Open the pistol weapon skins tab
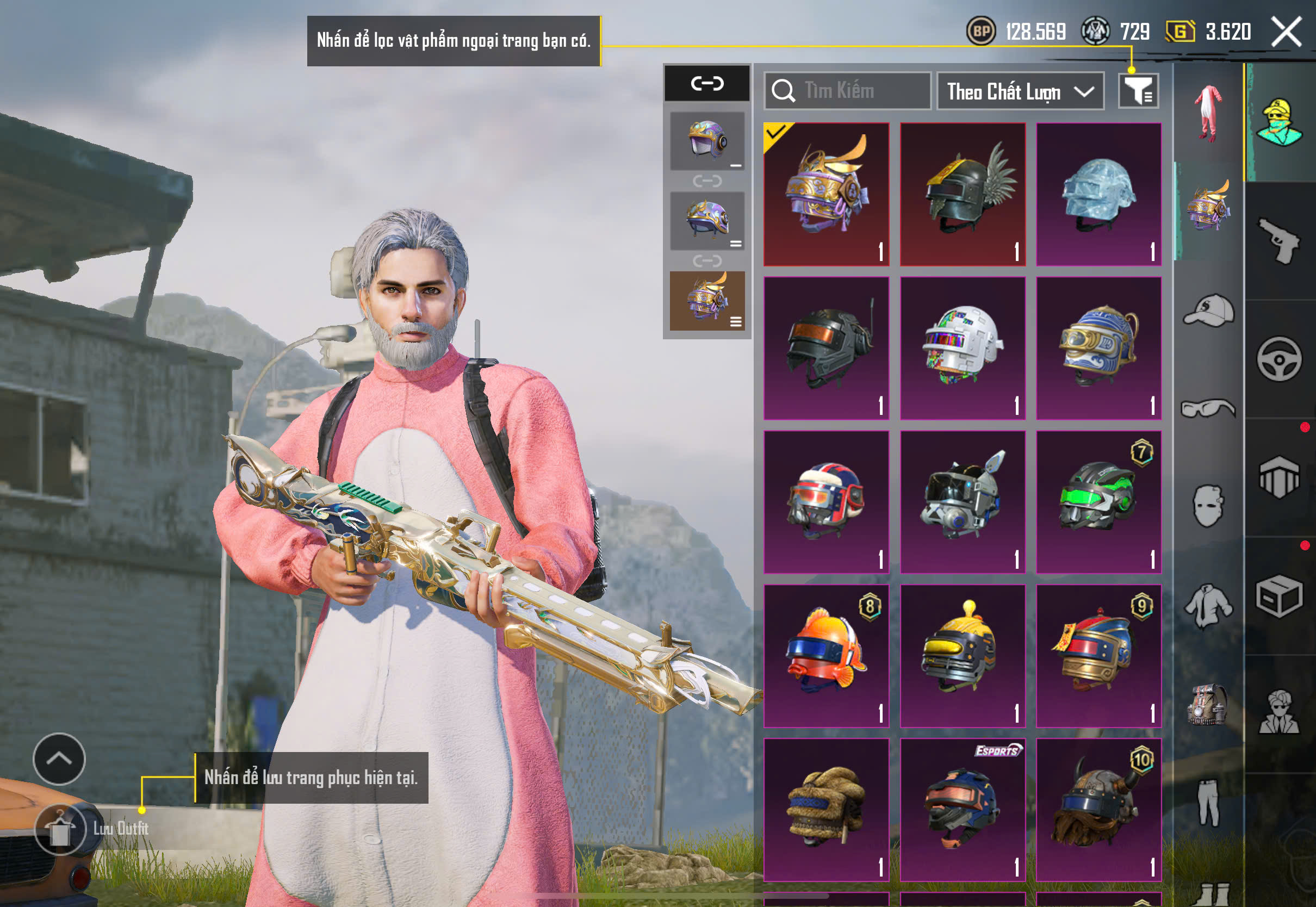Image resolution: width=1316 pixels, height=907 pixels. 1280,241
